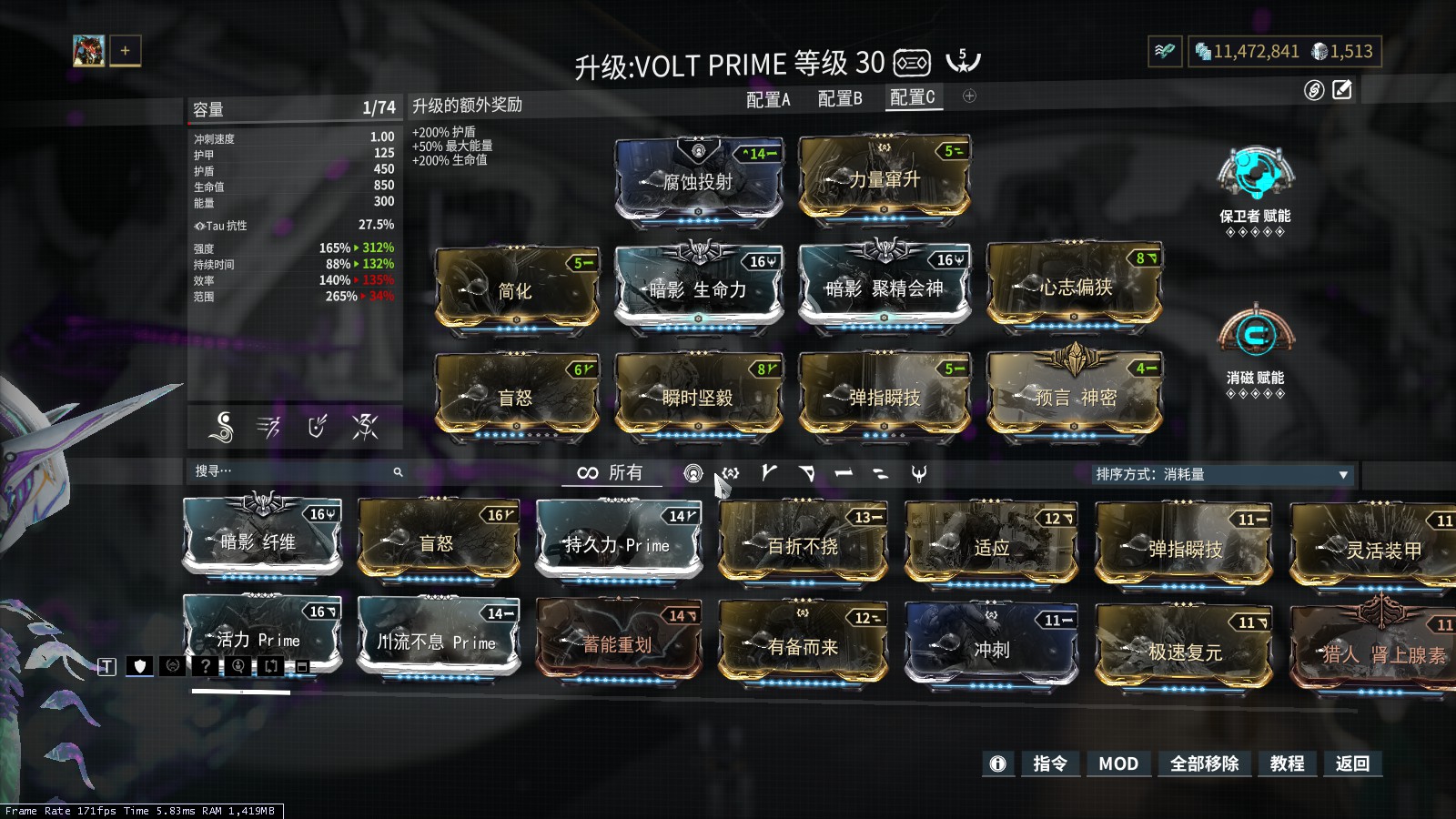Open the 排序方式 sort dropdown
This screenshot has width=1456, height=819.
(1221, 474)
